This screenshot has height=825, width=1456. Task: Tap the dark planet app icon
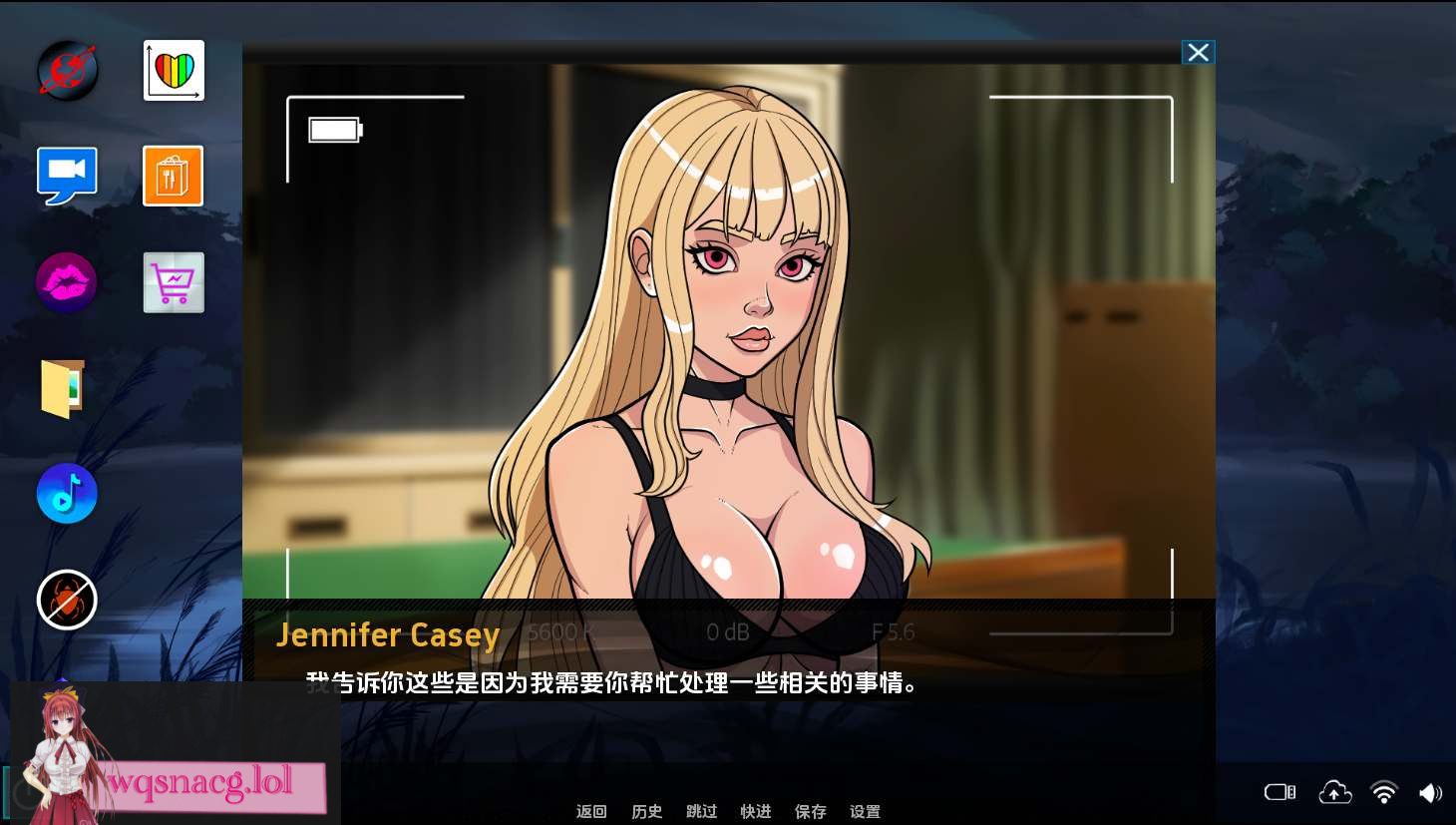pos(66,70)
